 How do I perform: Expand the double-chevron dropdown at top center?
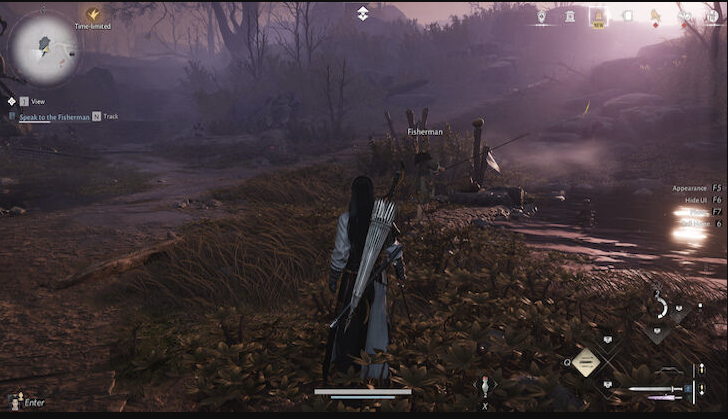click(x=363, y=13)
